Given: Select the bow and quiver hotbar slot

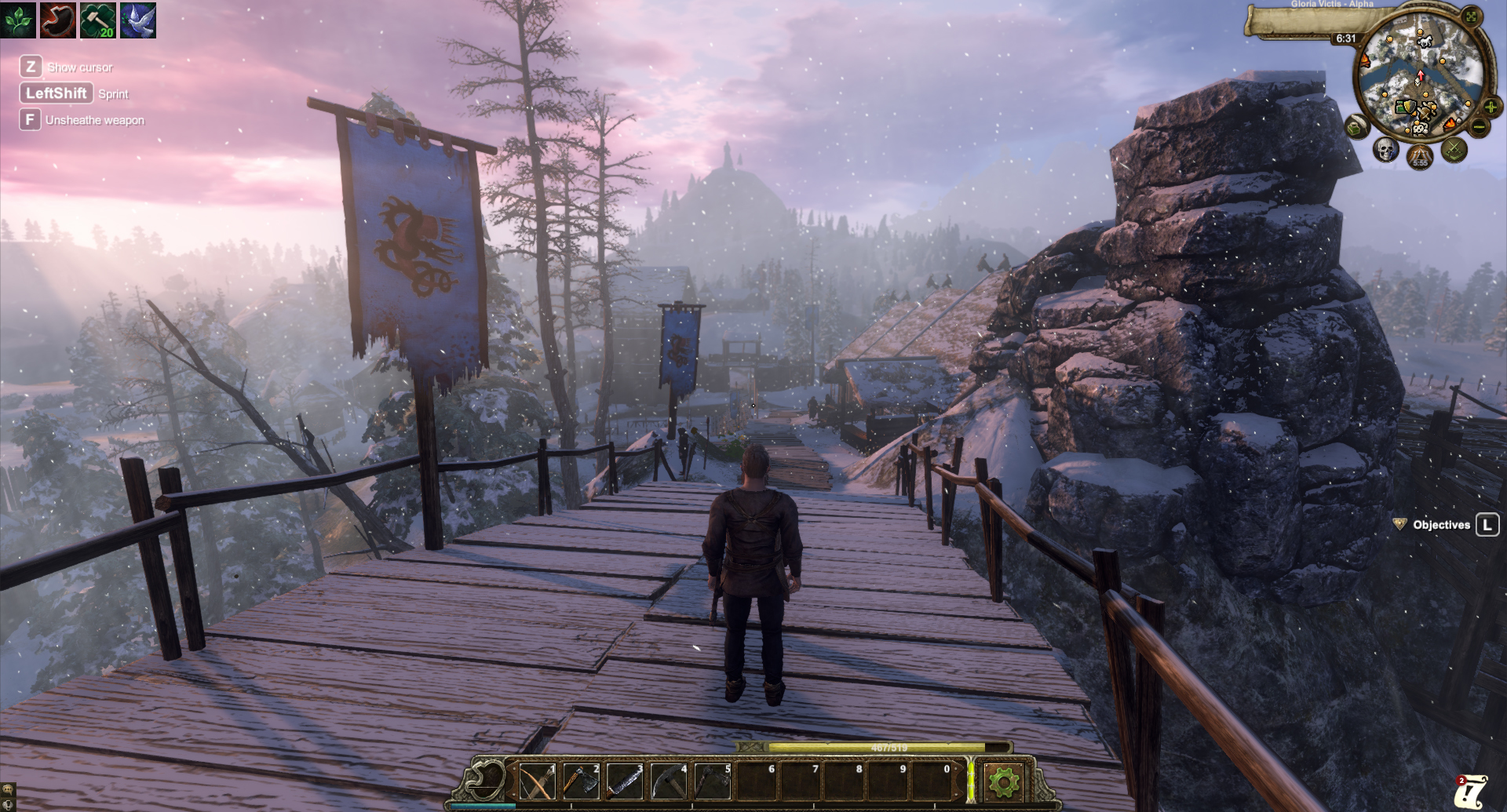Looking at the screenshot, I should coord(537,781).
